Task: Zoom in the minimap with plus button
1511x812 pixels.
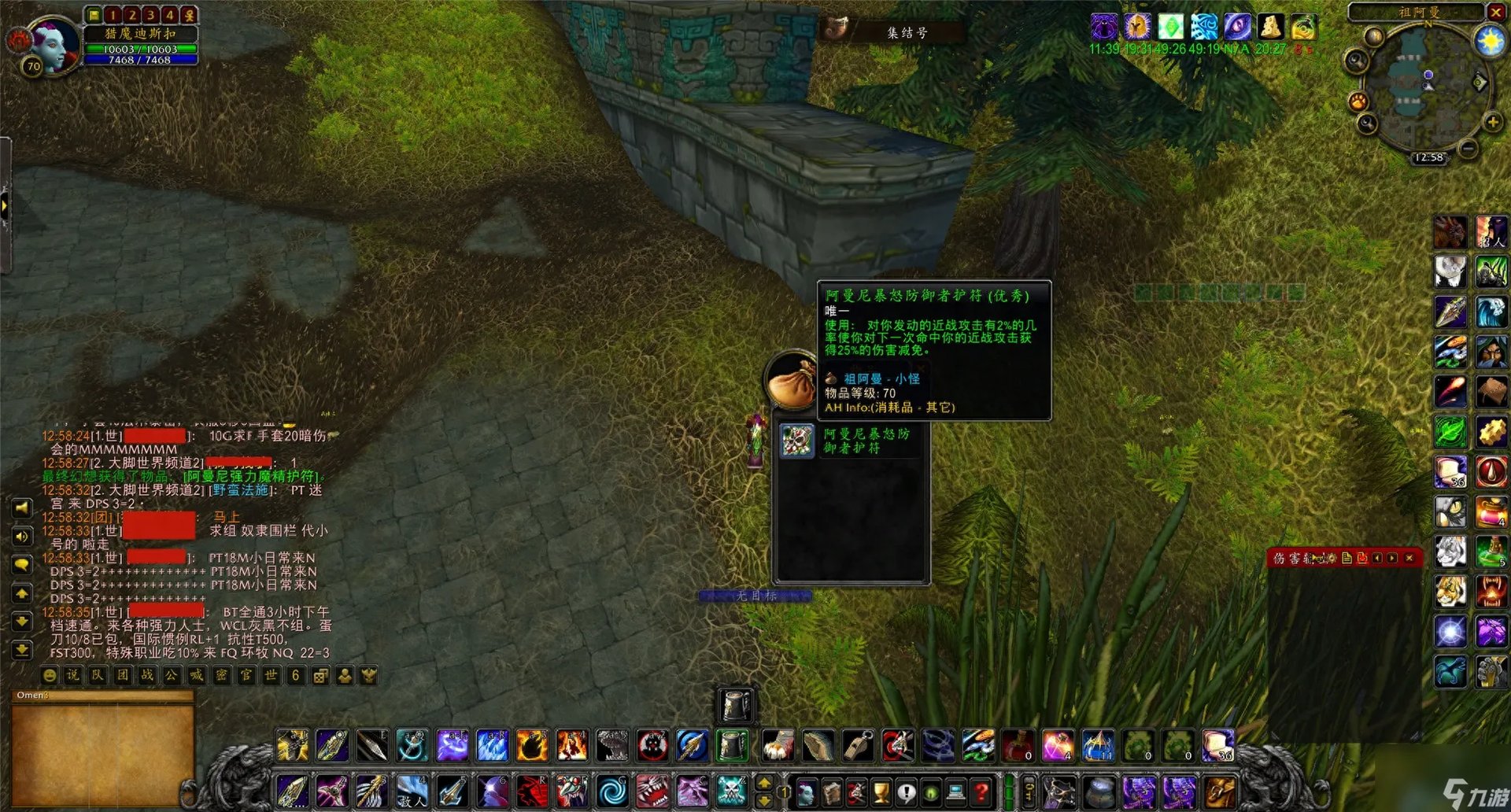Action: click(x=1492, y=122)
